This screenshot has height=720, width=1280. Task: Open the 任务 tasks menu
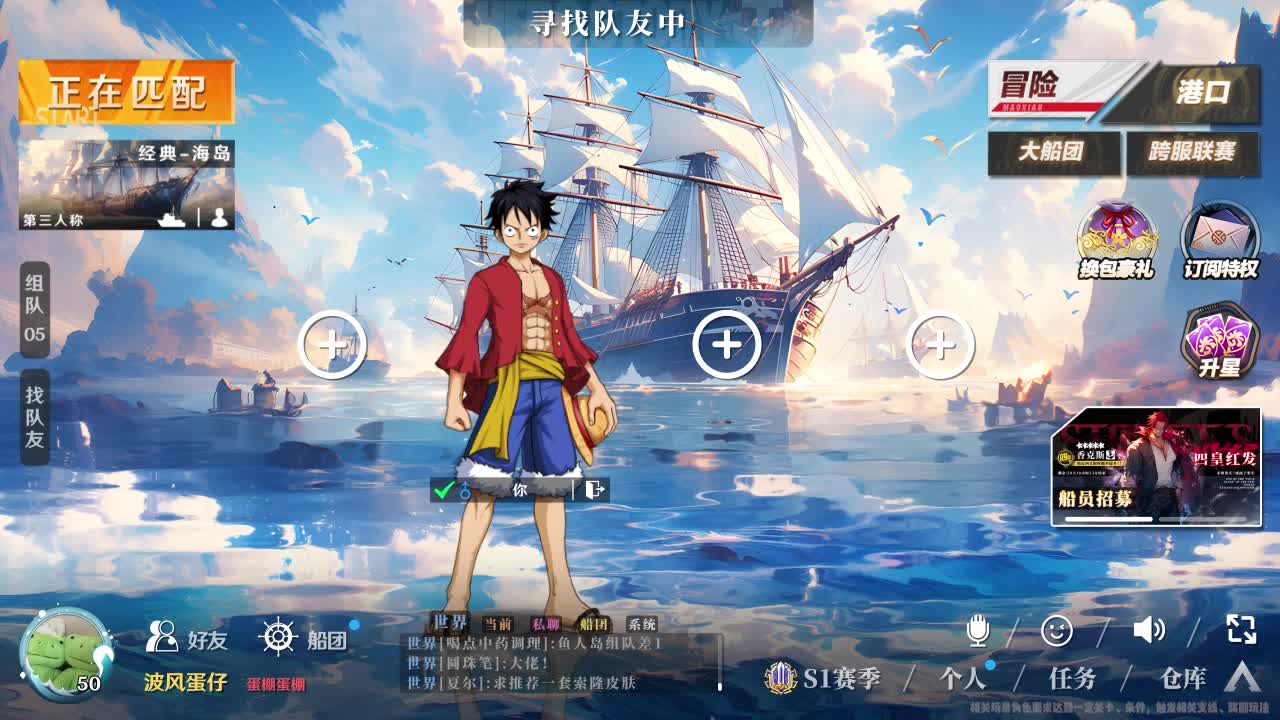coord(1072,679)
